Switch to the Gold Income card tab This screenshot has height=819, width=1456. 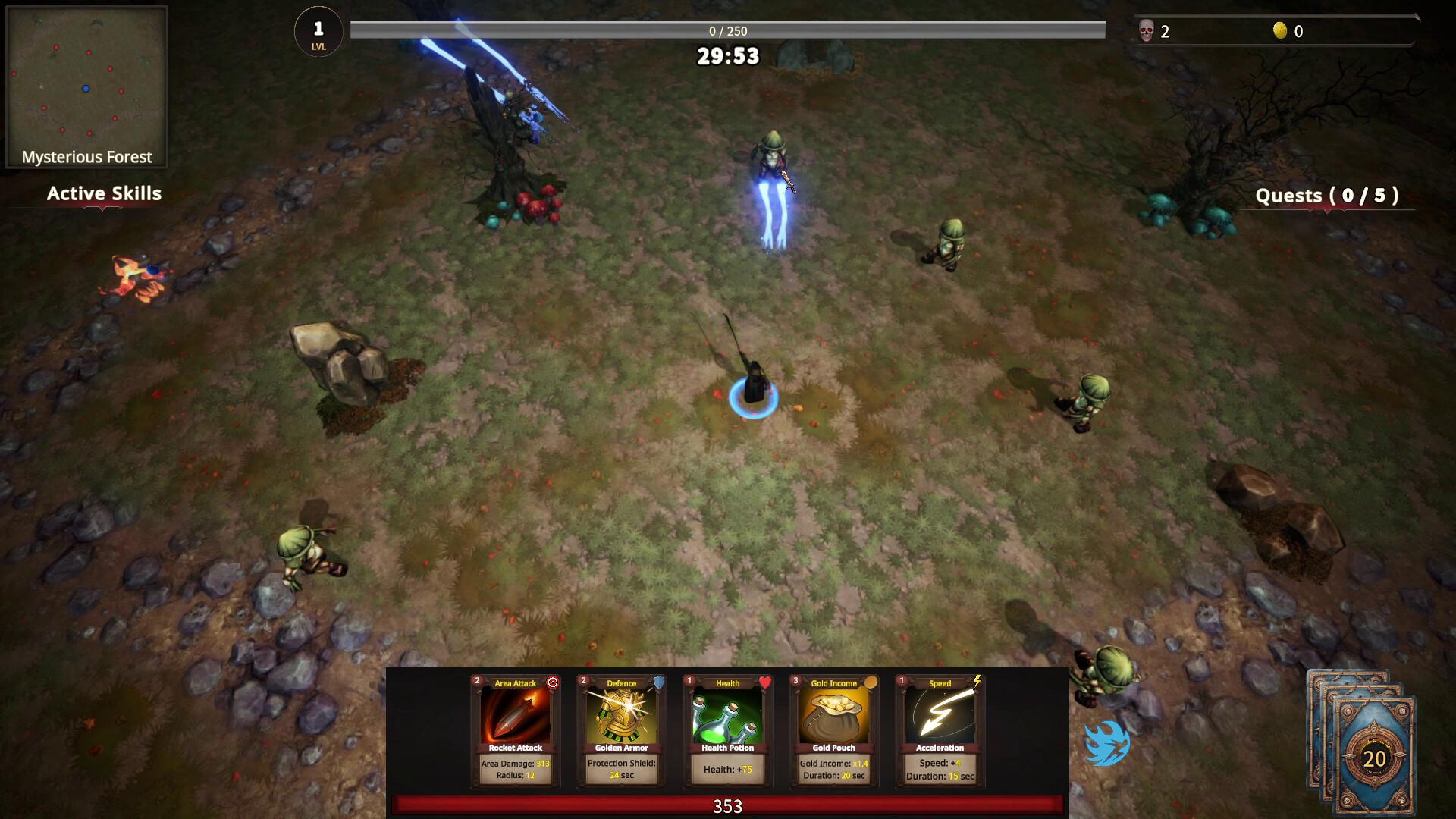tap(832, 683)
